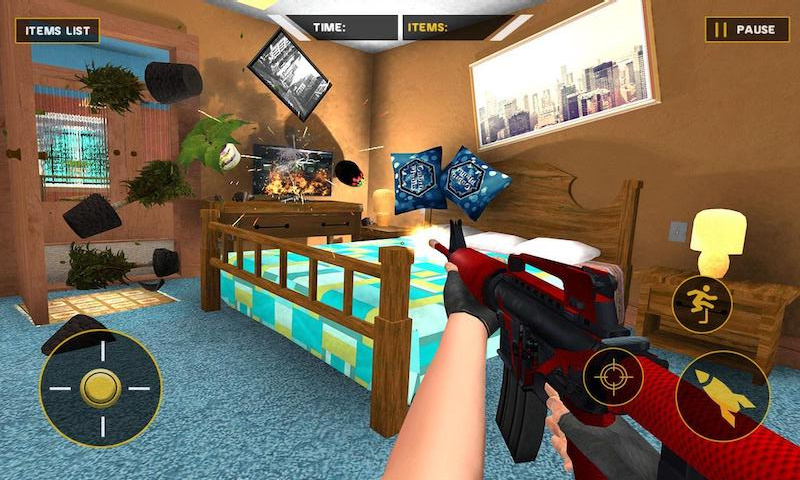800x480 pixels.
Task: Pause the game
Action: pos(747,30)
